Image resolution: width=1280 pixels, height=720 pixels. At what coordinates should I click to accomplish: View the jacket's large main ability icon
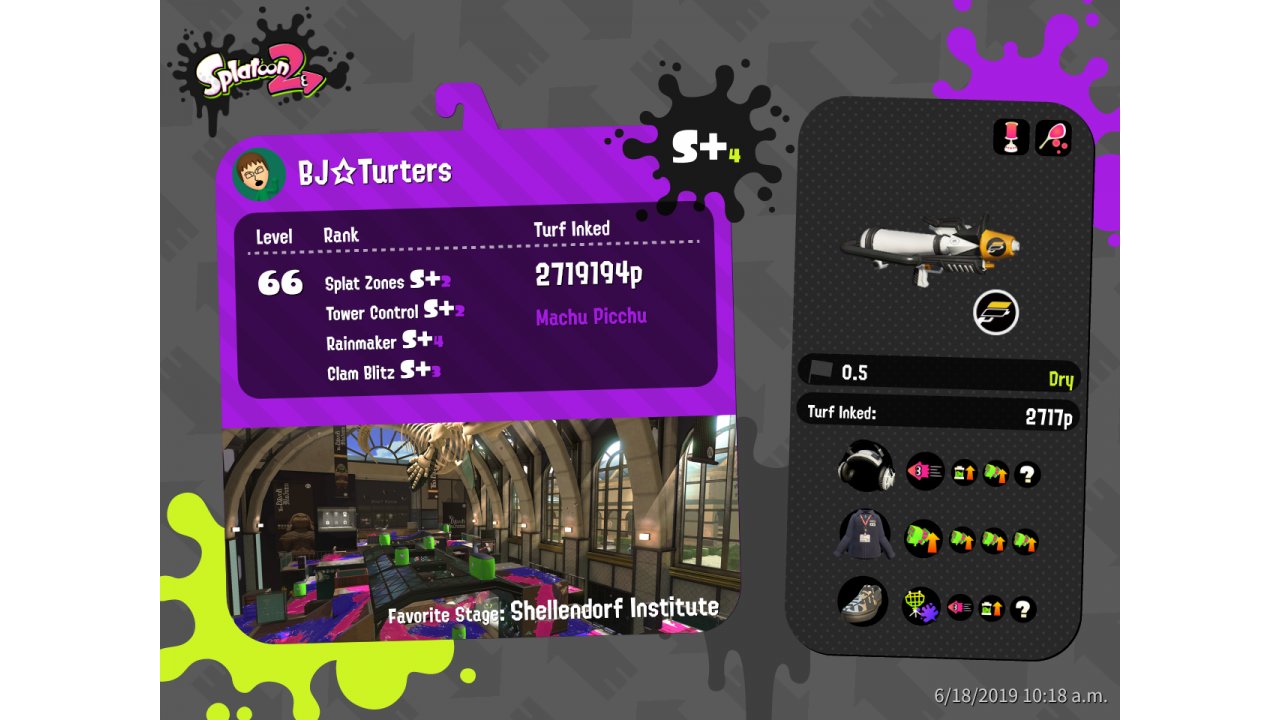[923, 539]
